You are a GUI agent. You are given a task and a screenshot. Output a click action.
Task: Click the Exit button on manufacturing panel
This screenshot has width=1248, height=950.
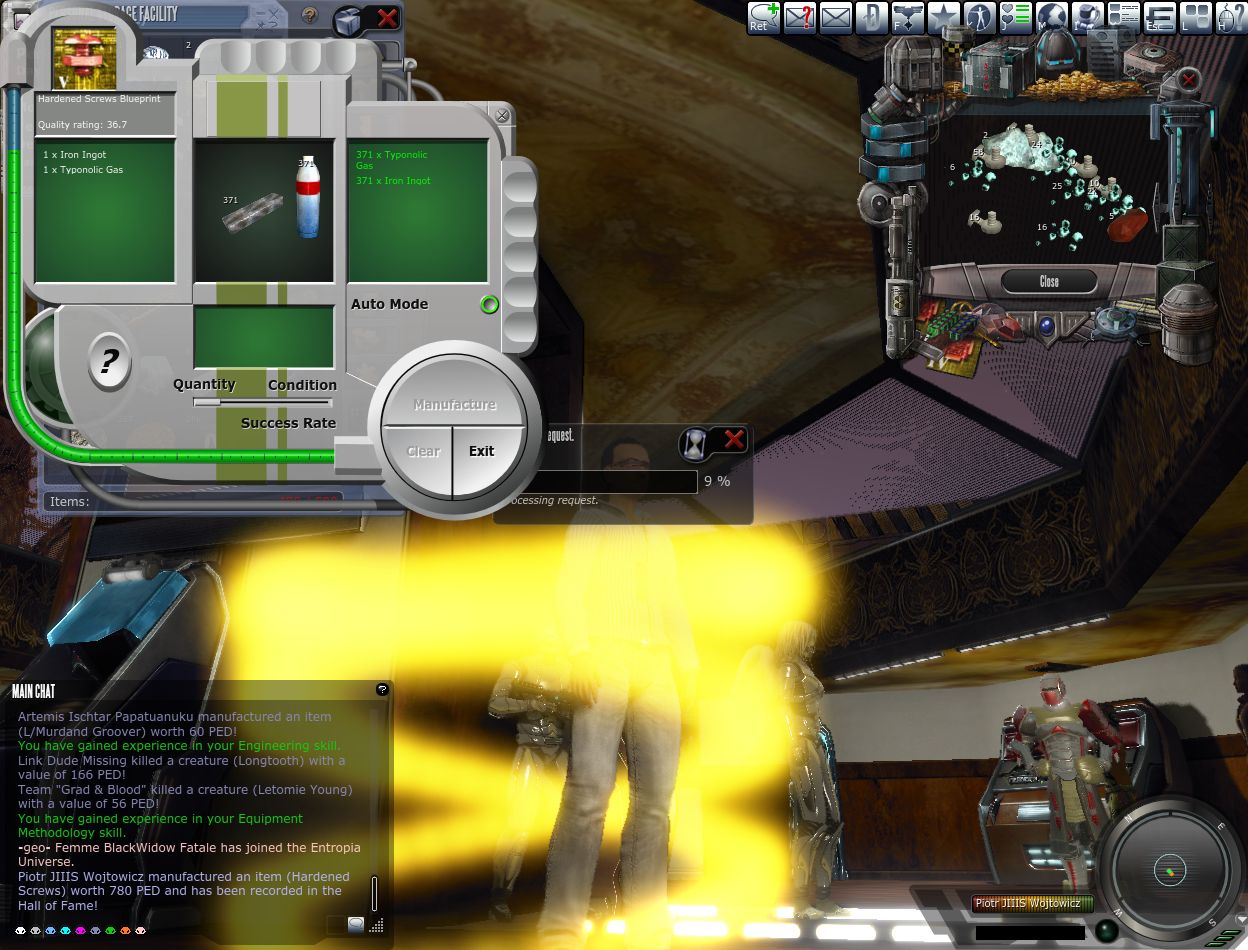[x=482, y=451]
